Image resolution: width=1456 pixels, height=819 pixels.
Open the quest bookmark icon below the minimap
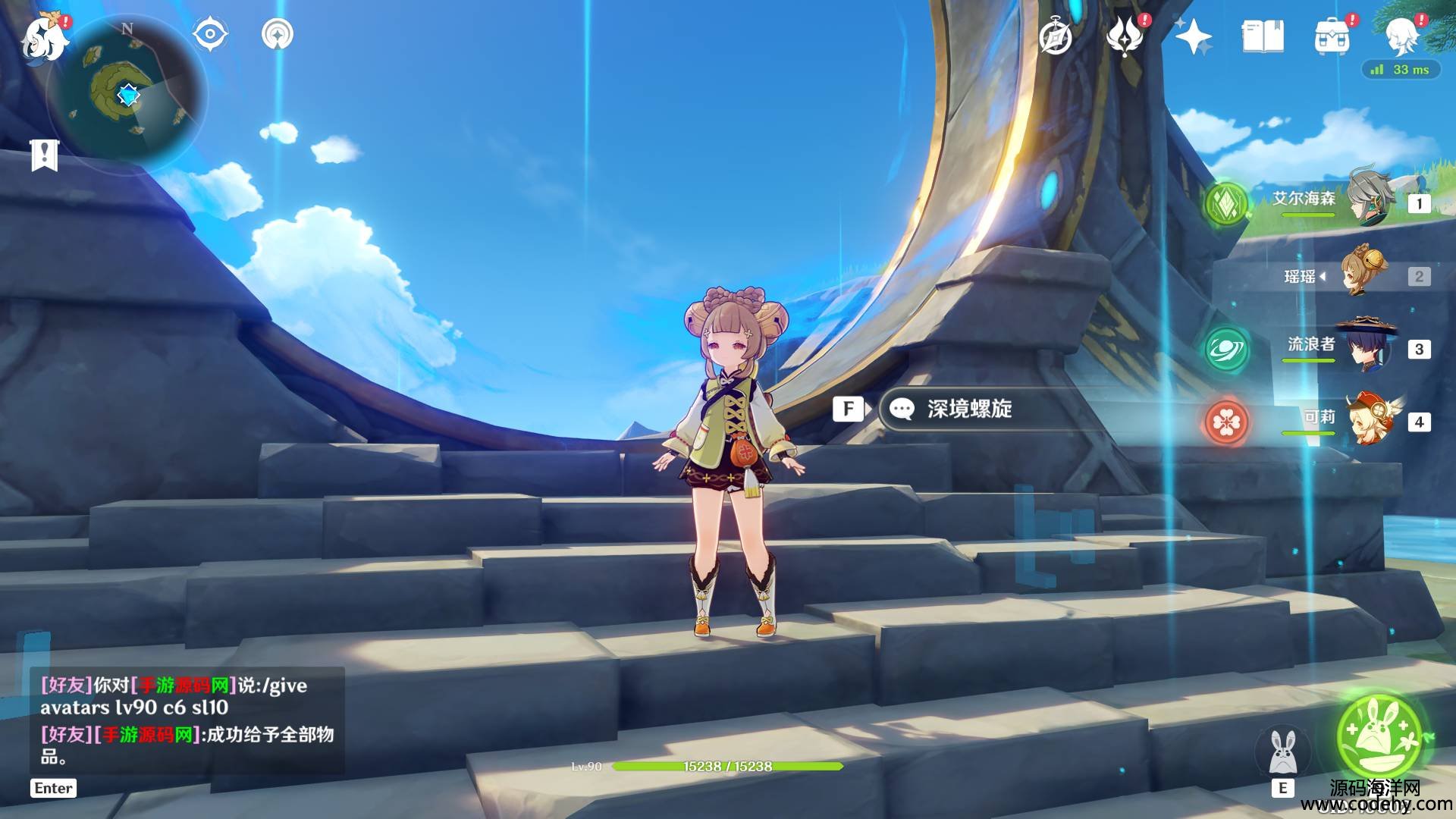coord(45,155)
